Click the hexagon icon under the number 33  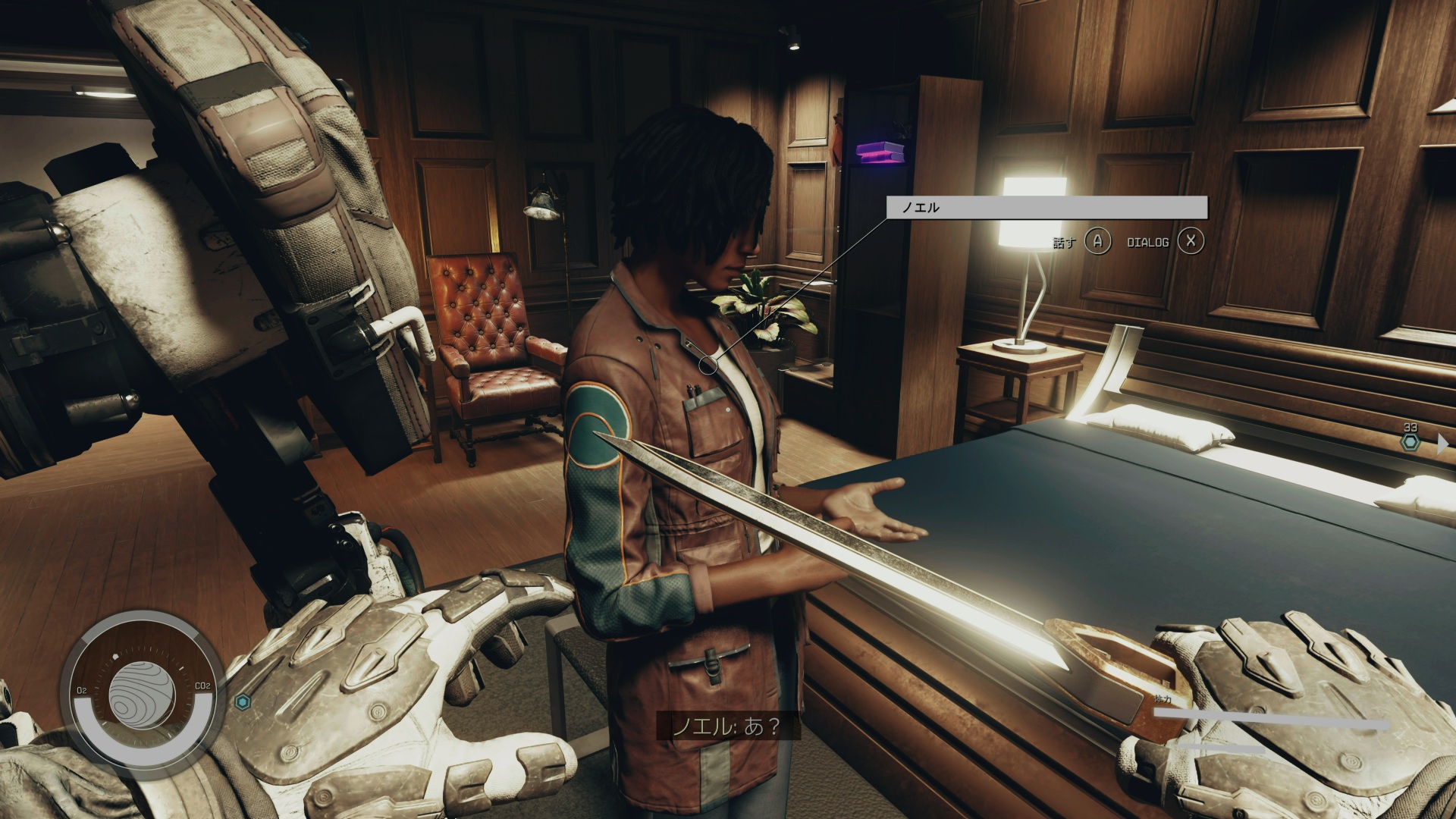click(1410, 442)
